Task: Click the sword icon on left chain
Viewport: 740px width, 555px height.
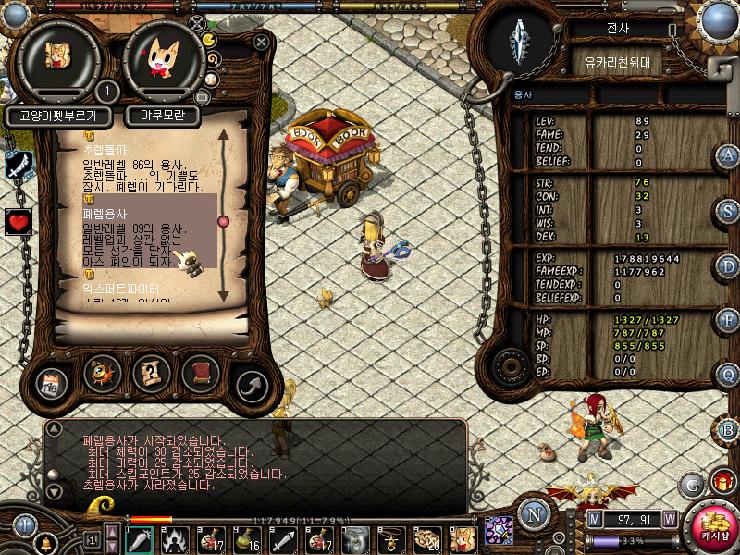Action: click(17, 167)
